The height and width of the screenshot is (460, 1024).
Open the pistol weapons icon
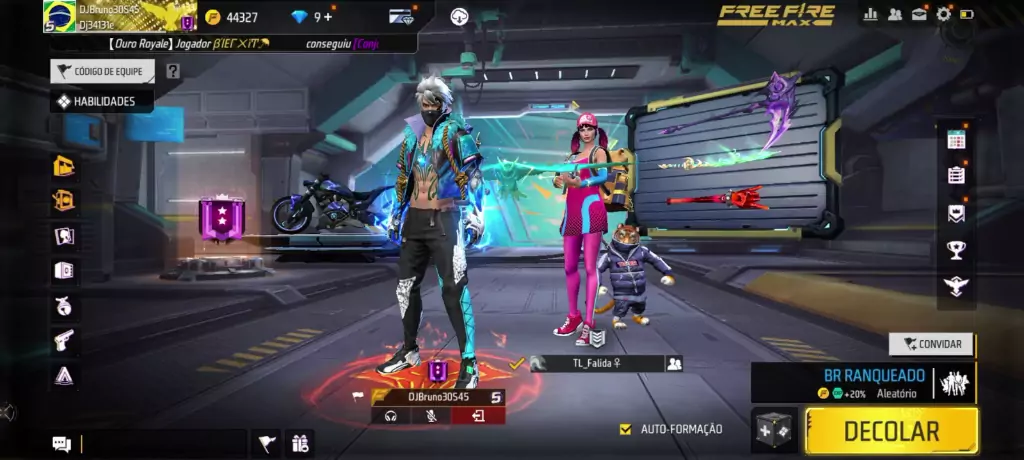tap(64, 340)
